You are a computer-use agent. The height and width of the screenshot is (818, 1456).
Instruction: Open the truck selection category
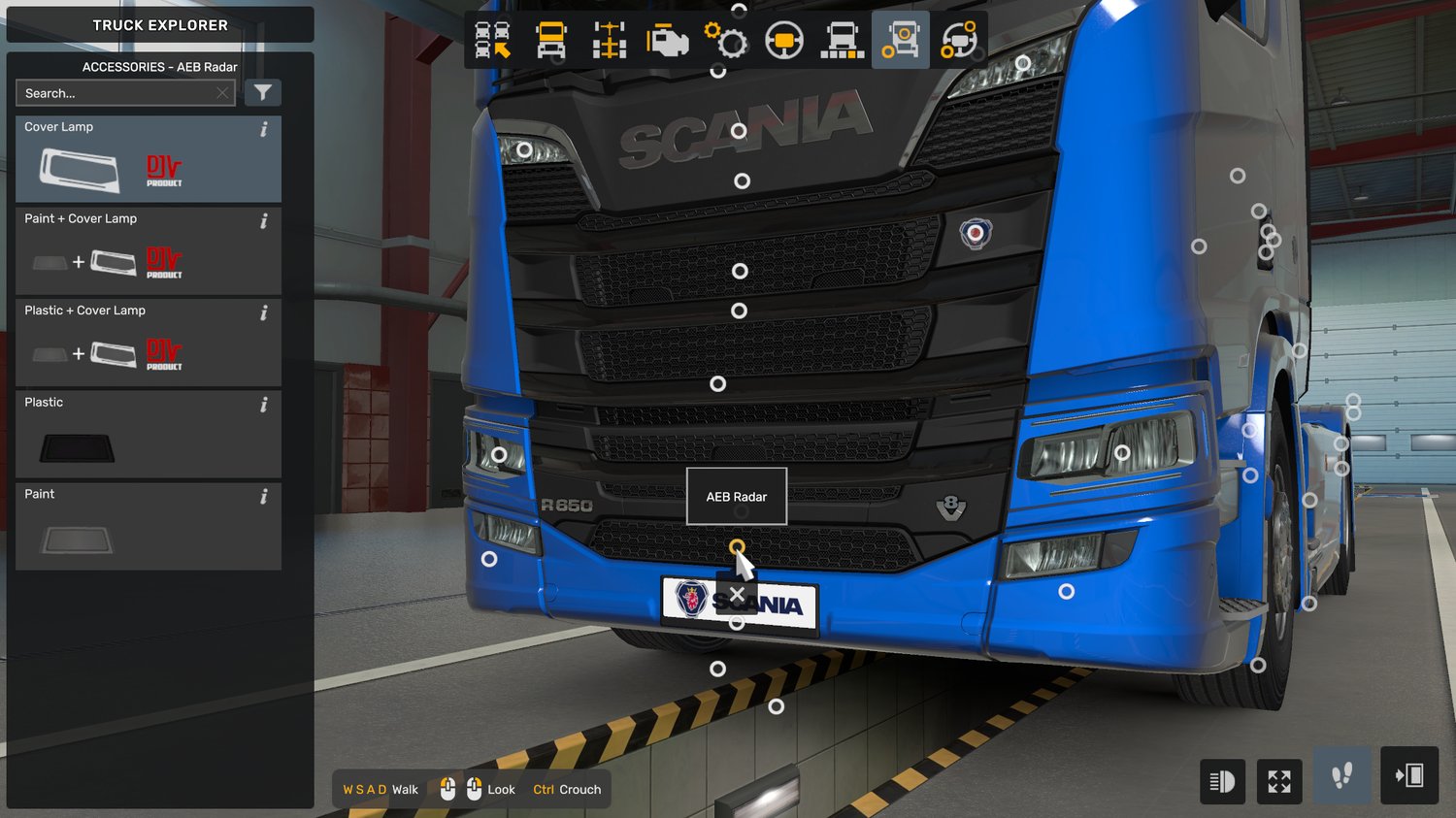click(493, 41)
